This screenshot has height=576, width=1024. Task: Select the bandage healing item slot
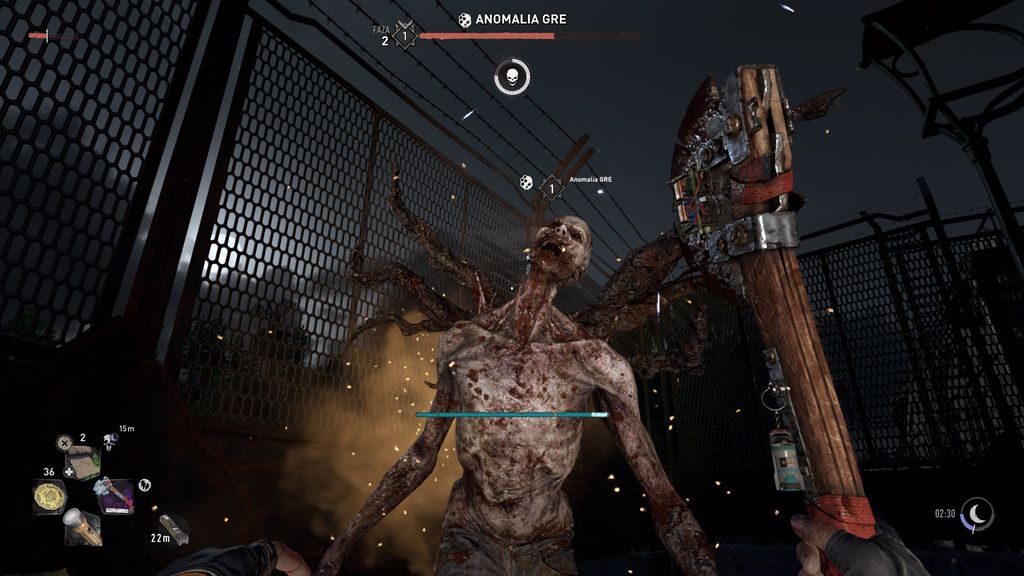84,463
